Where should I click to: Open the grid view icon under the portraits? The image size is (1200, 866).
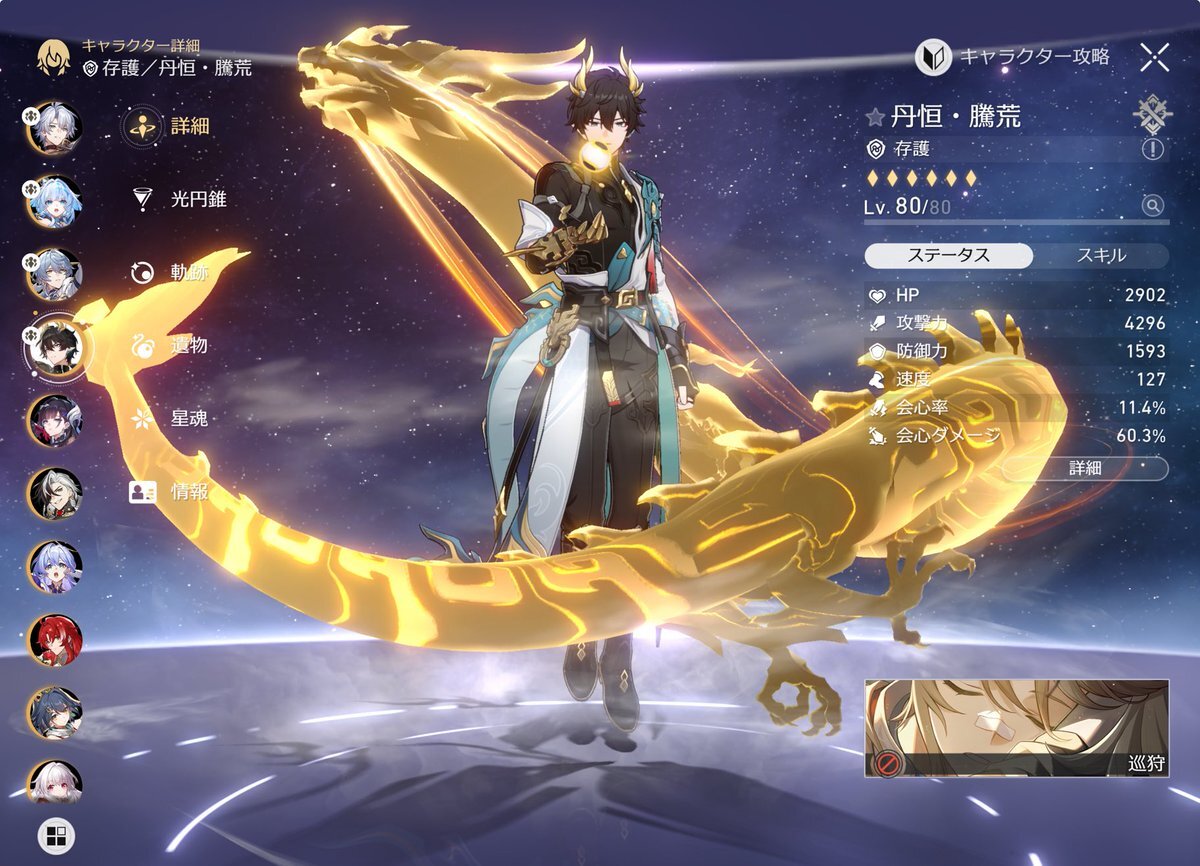click(55, 835)
